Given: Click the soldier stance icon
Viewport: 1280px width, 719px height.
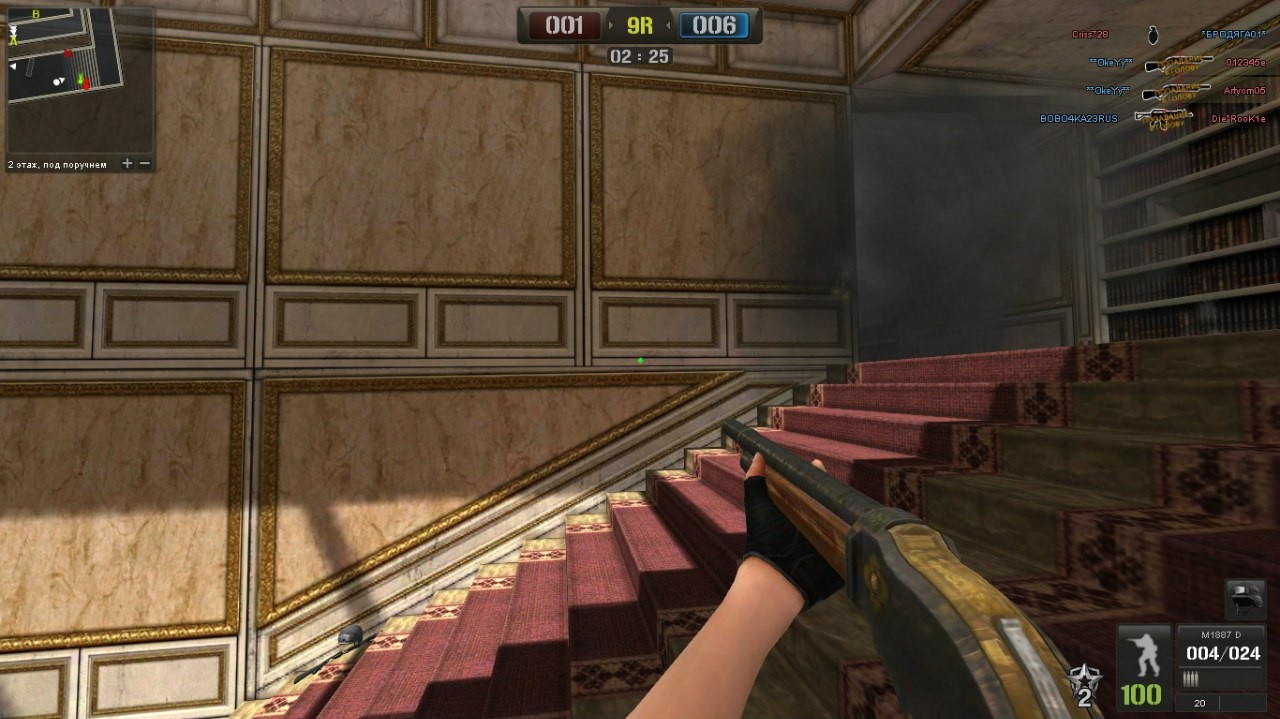Looking at the screenshot, I should (1142, 654).
